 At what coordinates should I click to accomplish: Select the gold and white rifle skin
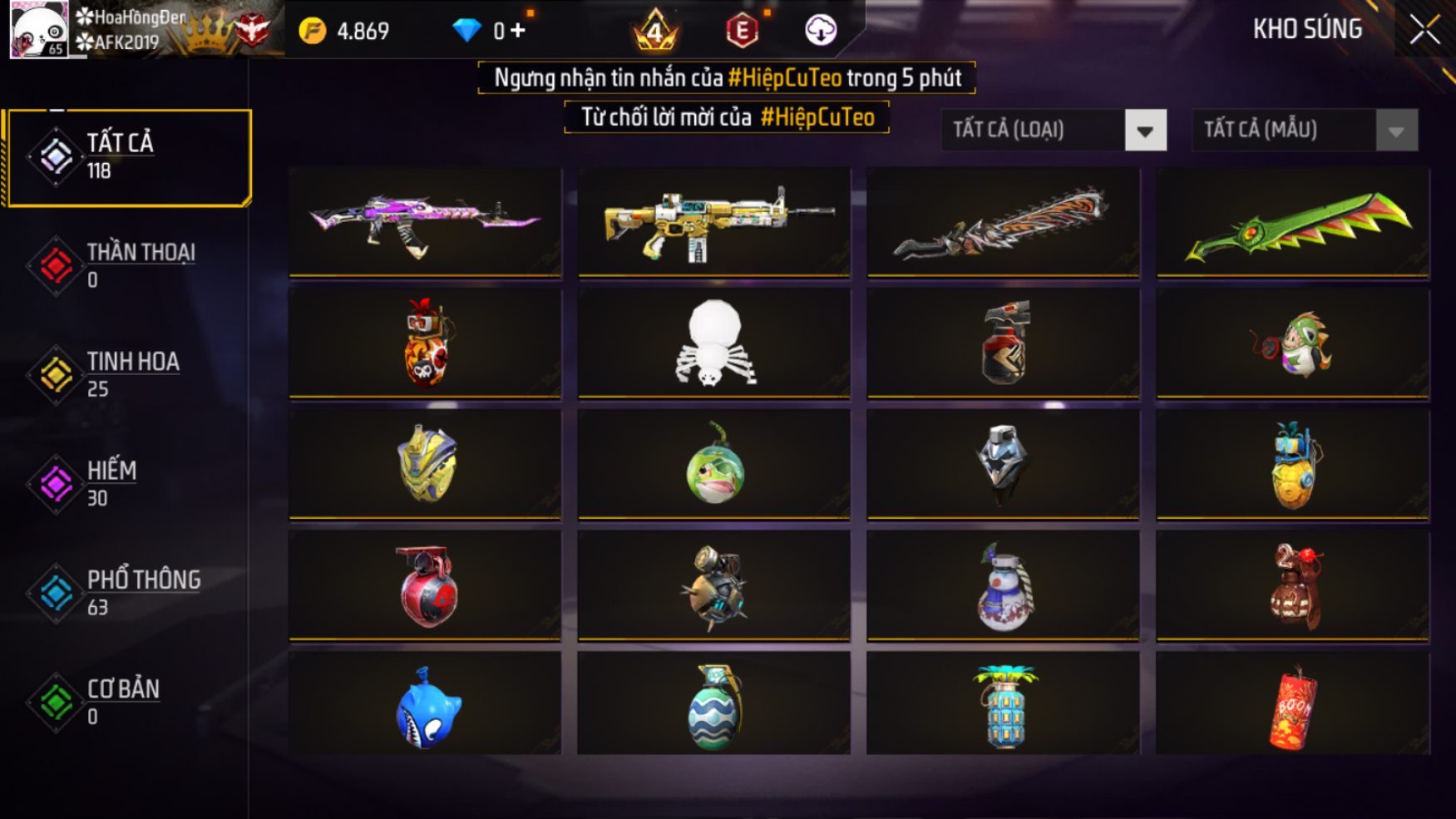[x=714, y=222]
